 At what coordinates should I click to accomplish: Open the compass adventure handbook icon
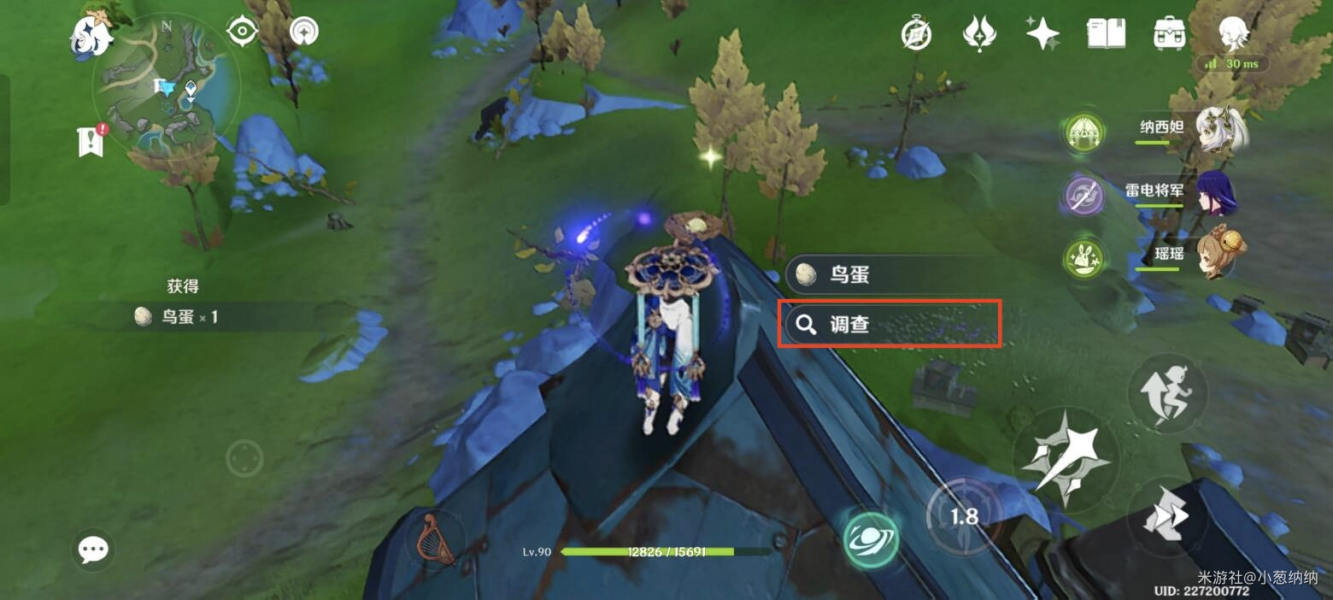click(x=916, y=34)
